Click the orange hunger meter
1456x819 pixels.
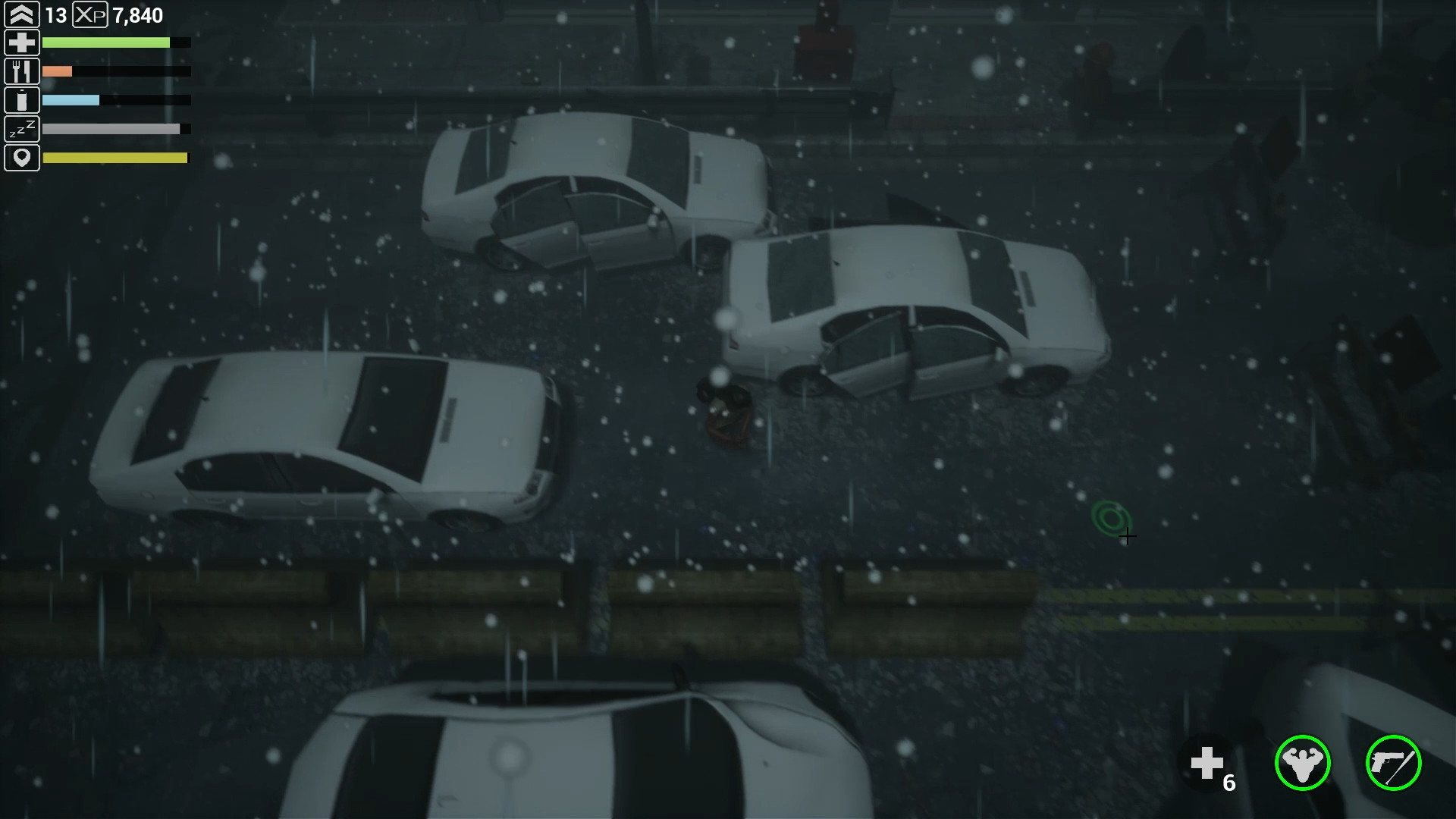coord(58,71)
